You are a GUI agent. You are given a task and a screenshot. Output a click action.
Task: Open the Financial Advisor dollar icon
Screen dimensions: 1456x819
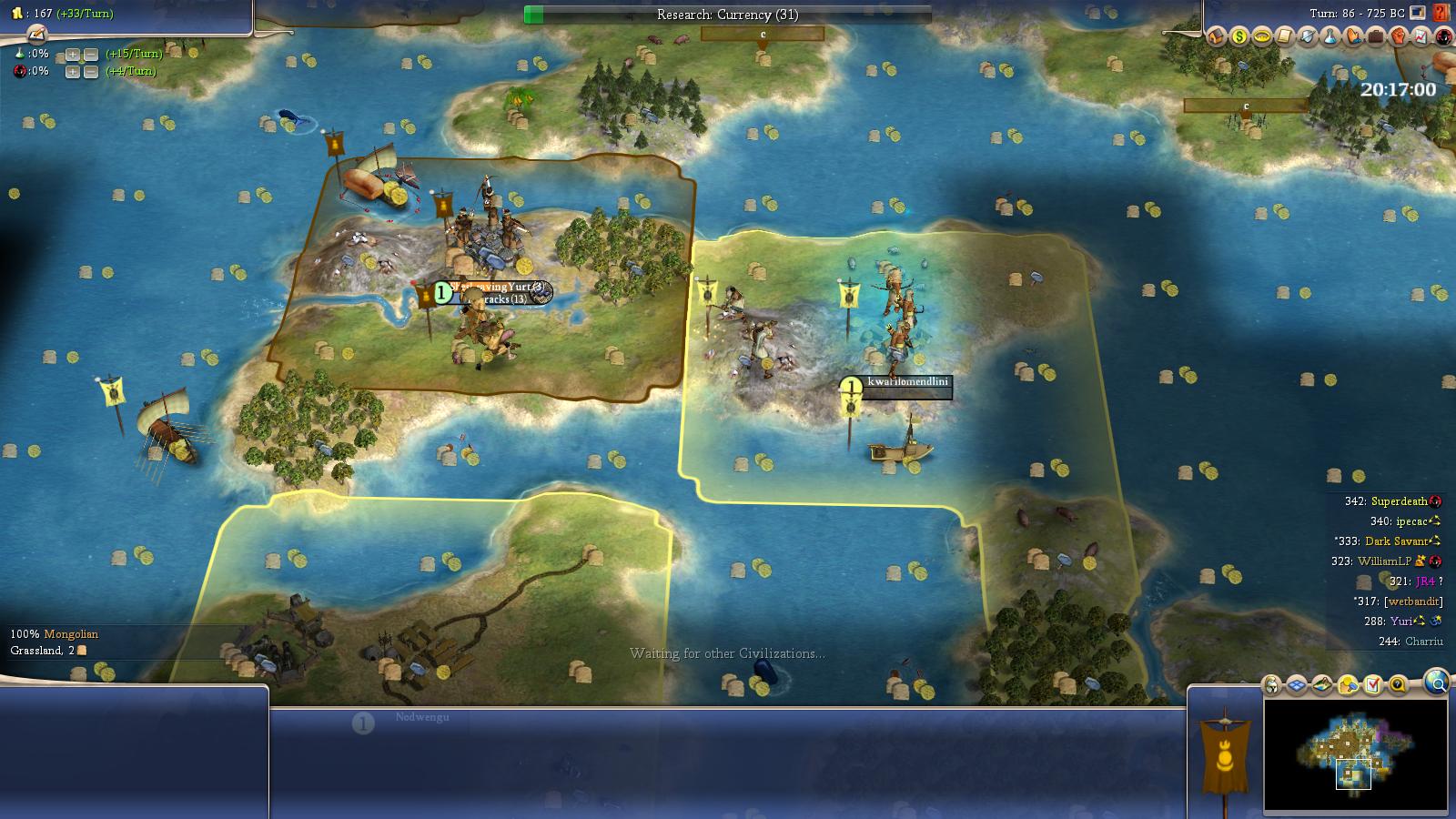click(1238, 38)
